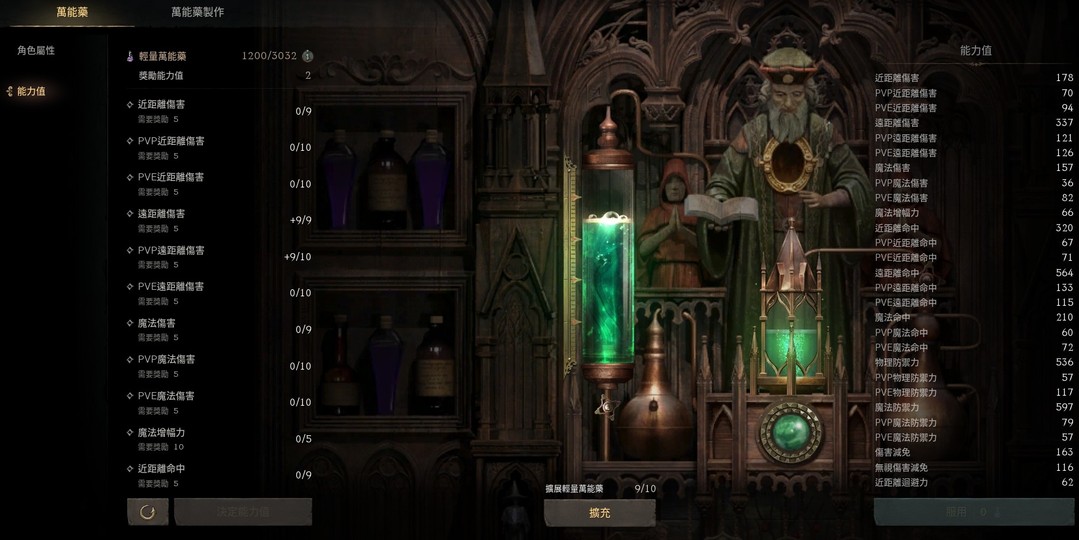
Task: Select the PVE遠距離傷害 stat row
Action: 219,293
